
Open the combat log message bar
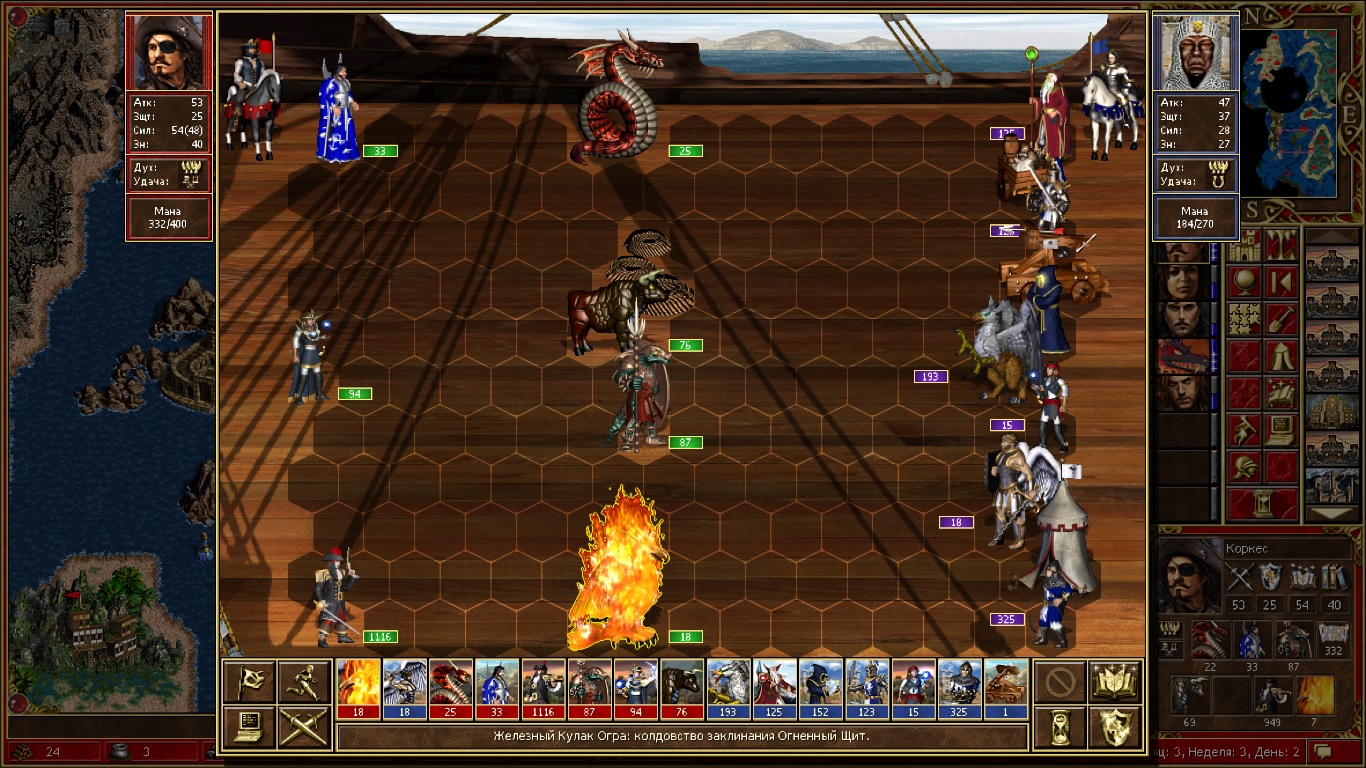(x=681, y=737)
